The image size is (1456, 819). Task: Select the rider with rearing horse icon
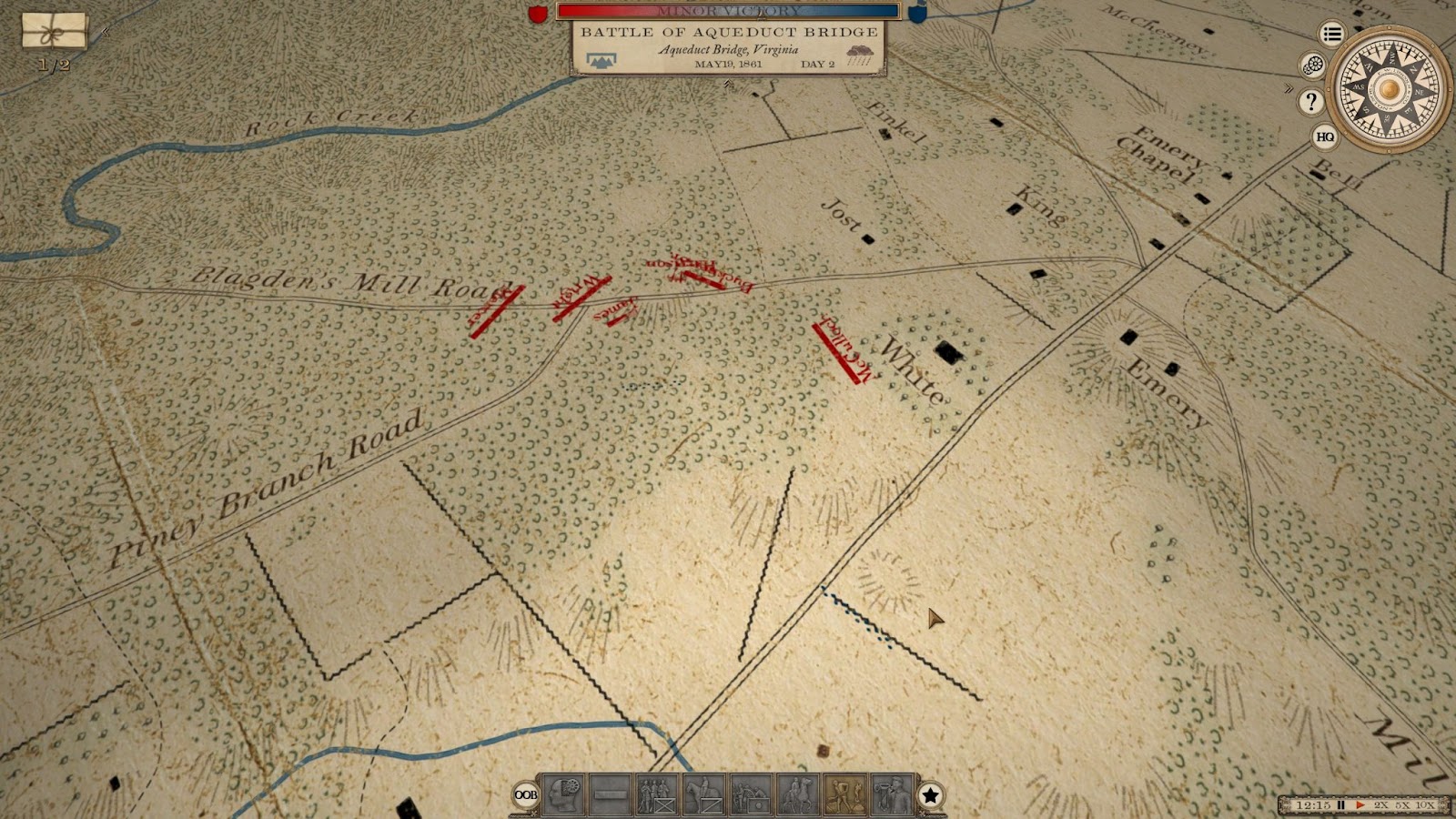pos(798,794)
